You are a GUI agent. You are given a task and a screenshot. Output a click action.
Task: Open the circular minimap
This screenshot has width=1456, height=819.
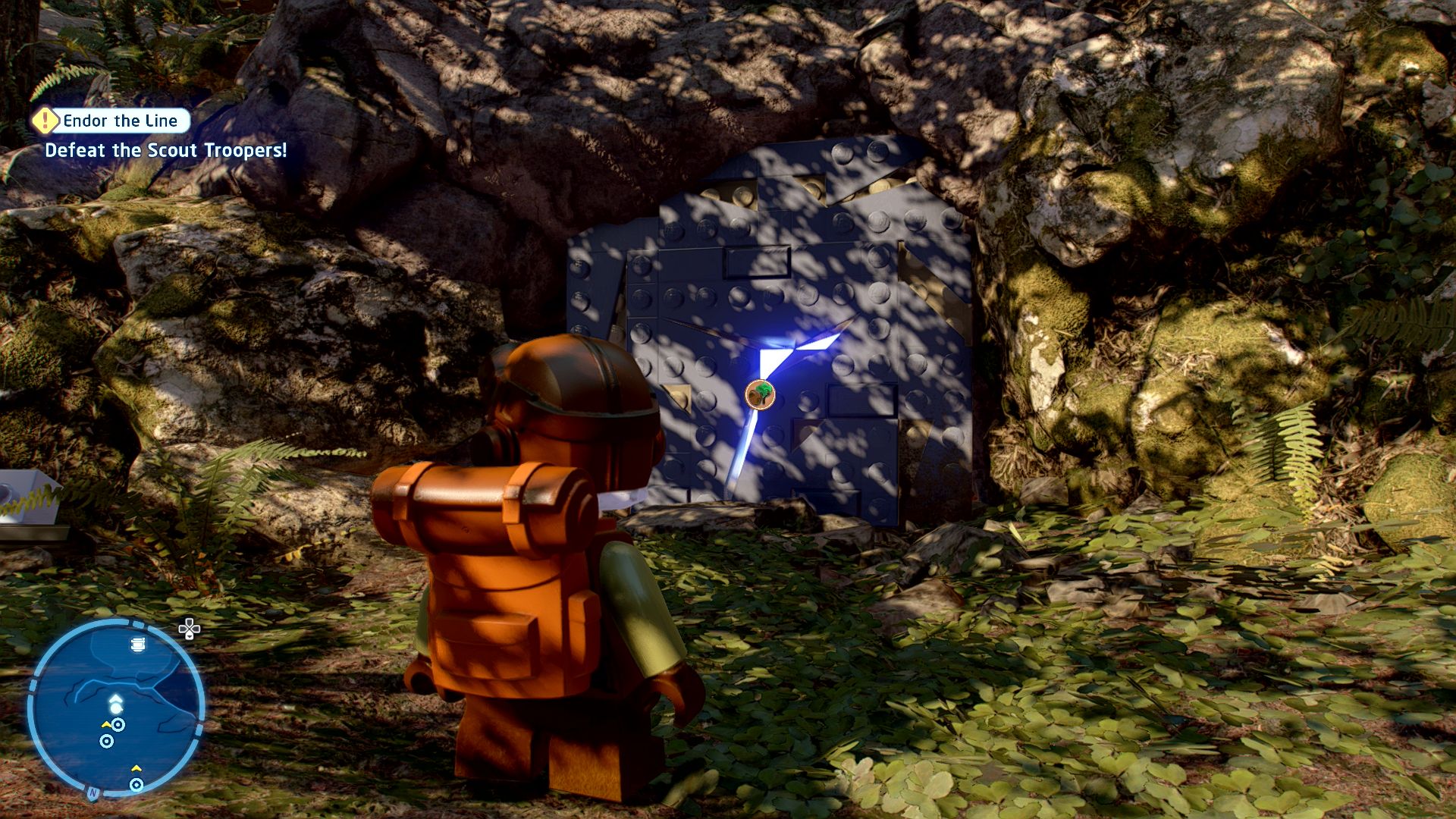click(x=115, y=708)
